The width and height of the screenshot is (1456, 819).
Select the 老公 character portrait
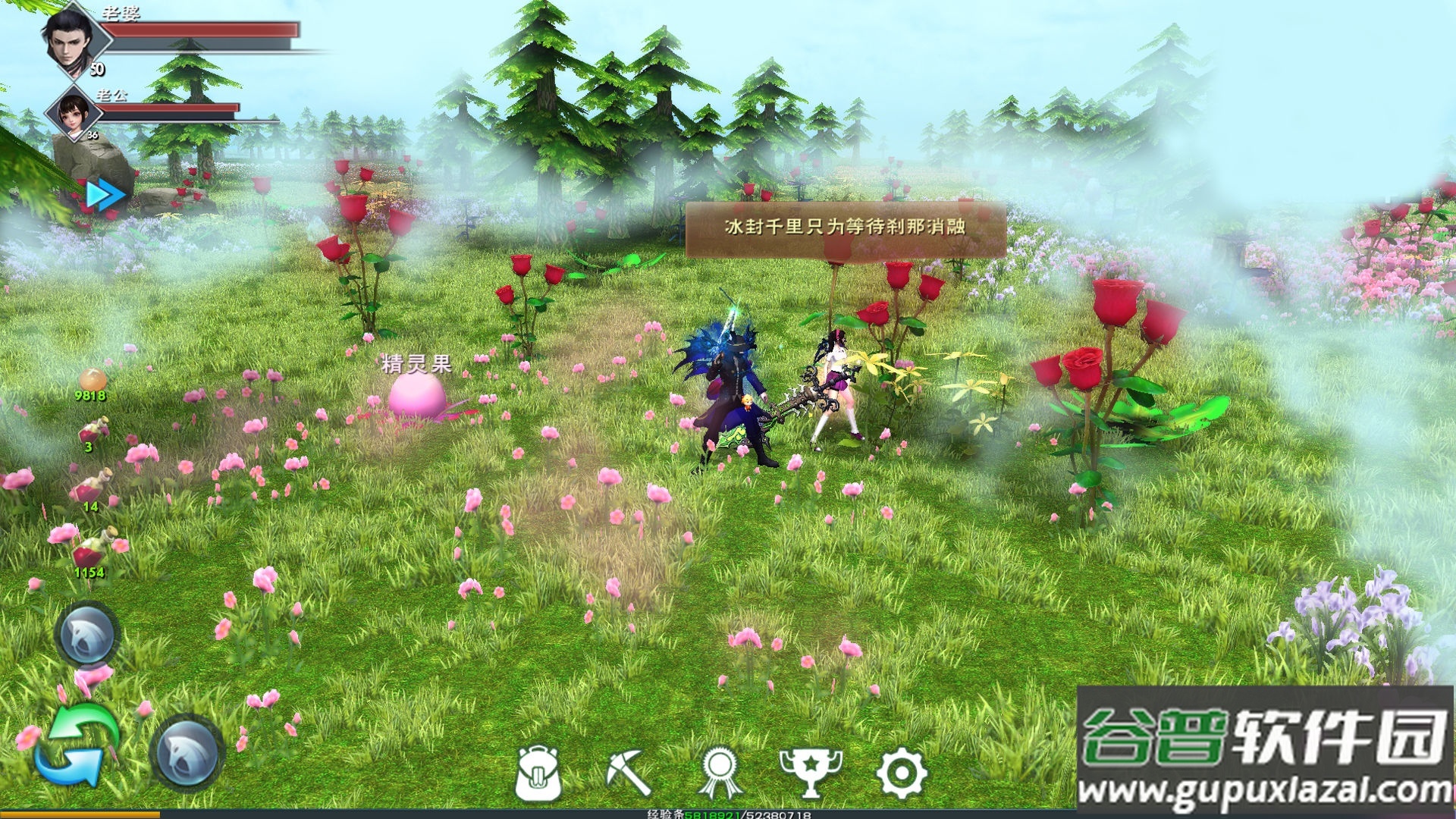pos(74,112)
